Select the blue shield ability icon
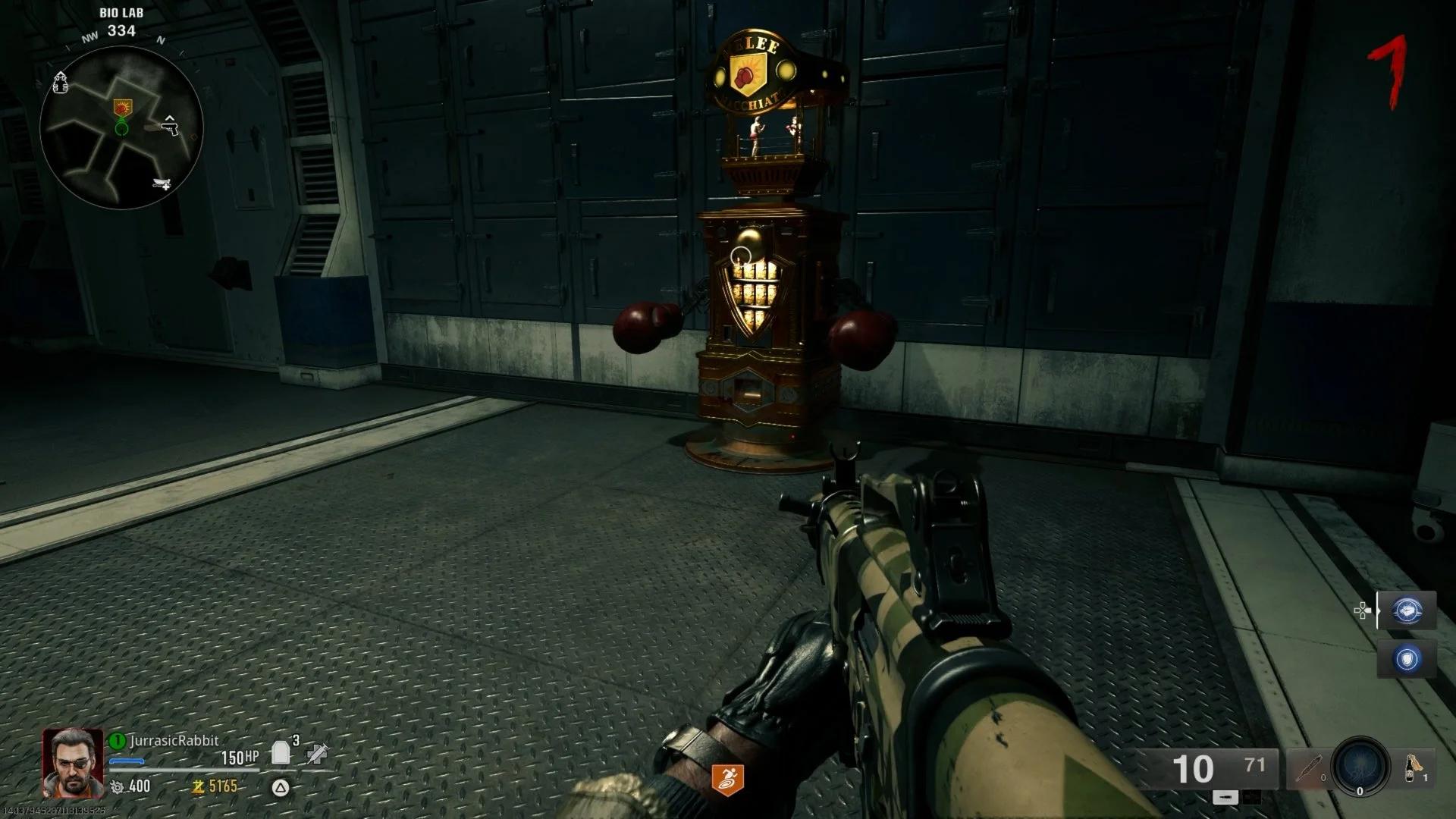Viewport: 1456px width, 819px height. [x=1407, y=658]
